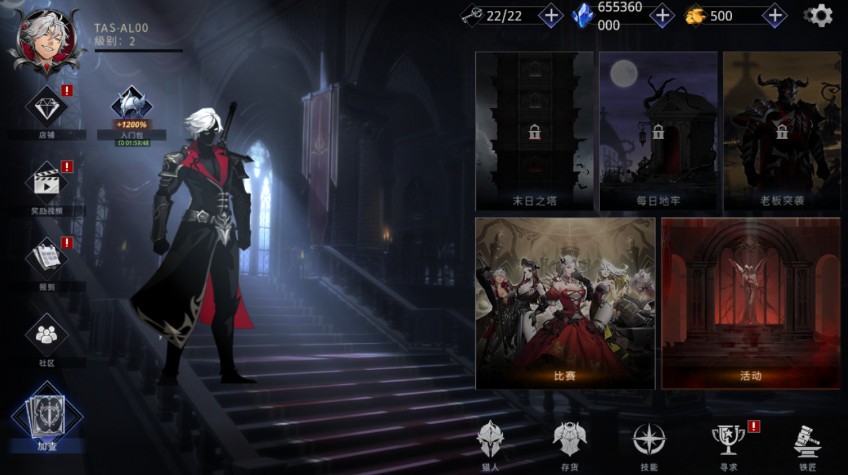Select the locked Daily Dungeon tile (每日地牢)
Image resolution: width=848 pixels, height=475 pixels.
tap(658, 131)
